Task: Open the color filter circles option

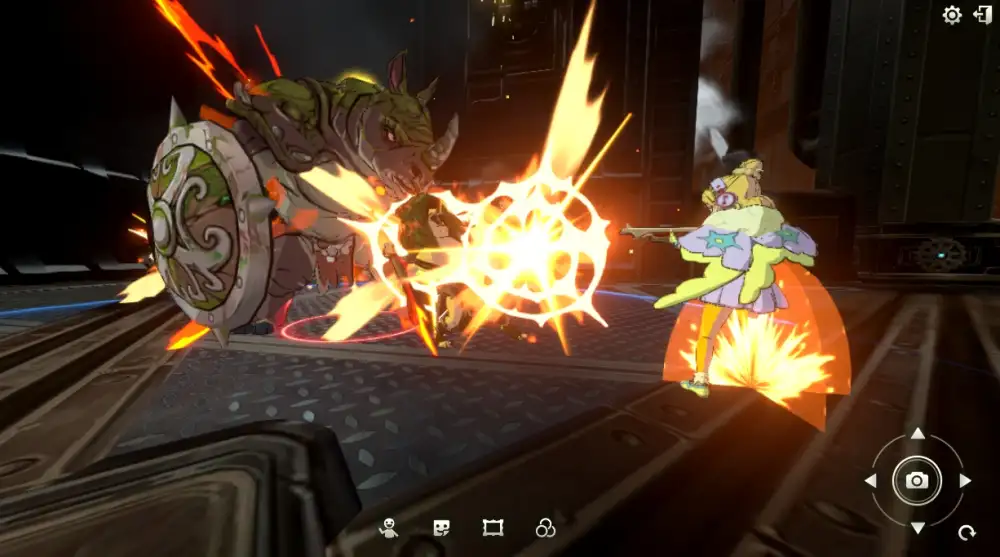Action: pos(545,528)
